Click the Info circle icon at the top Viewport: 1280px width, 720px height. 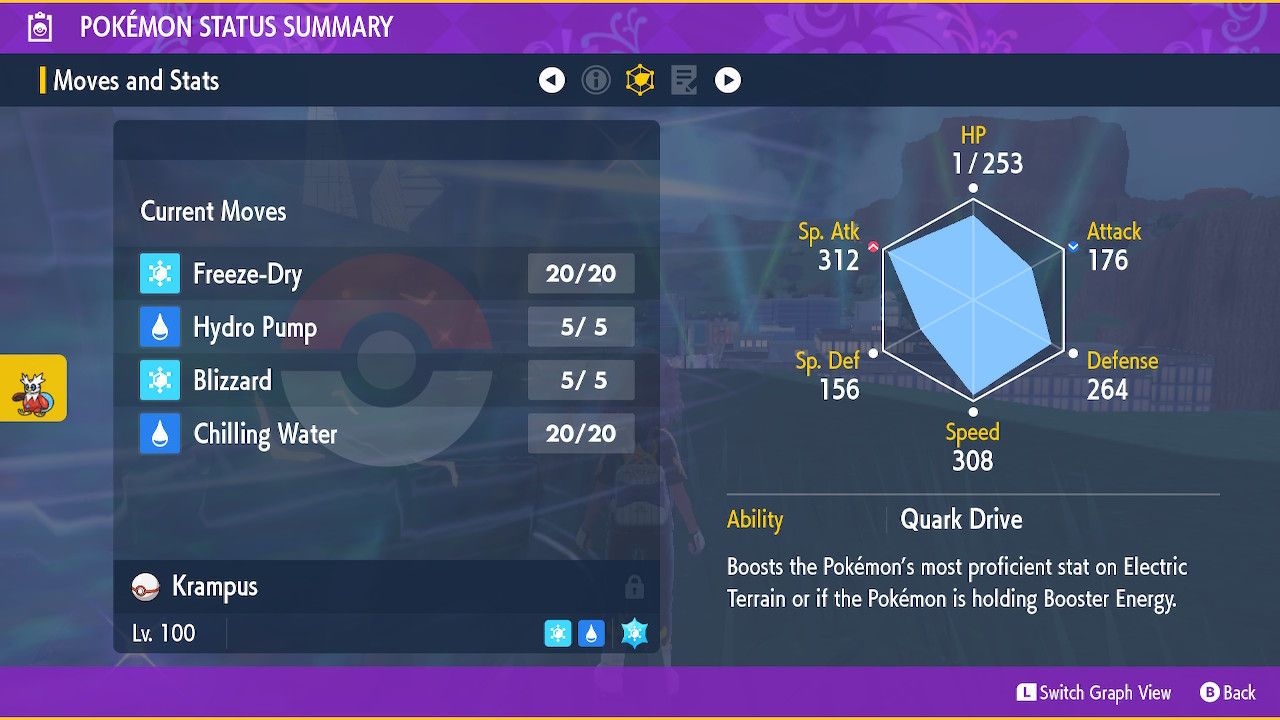(x=596, y=79)
